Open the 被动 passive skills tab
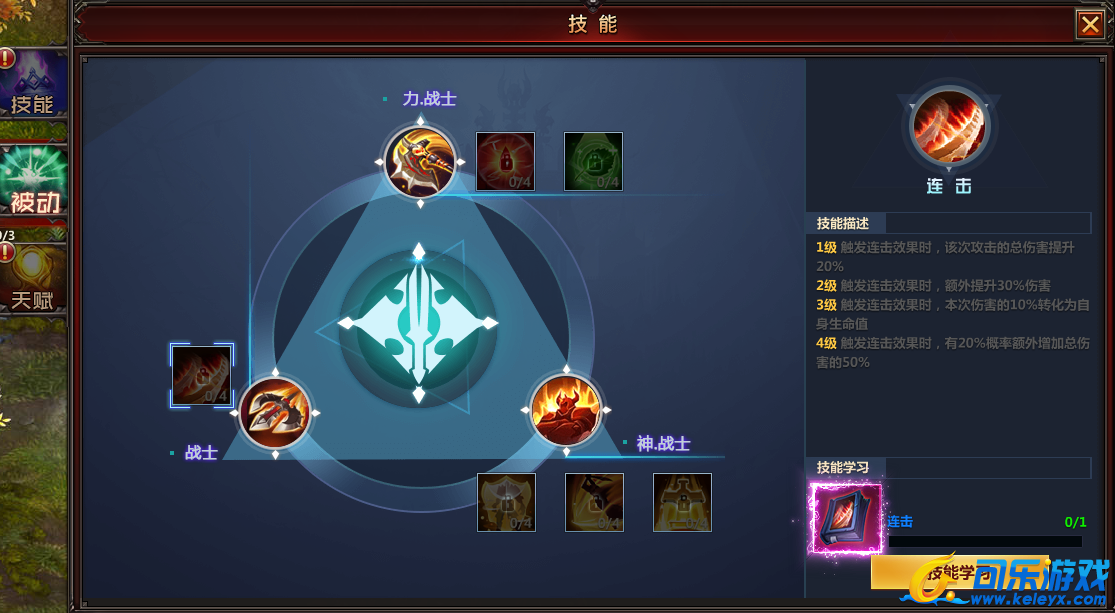The width and height of the screenshot is (1115, 613). click(x=33, y=181)
